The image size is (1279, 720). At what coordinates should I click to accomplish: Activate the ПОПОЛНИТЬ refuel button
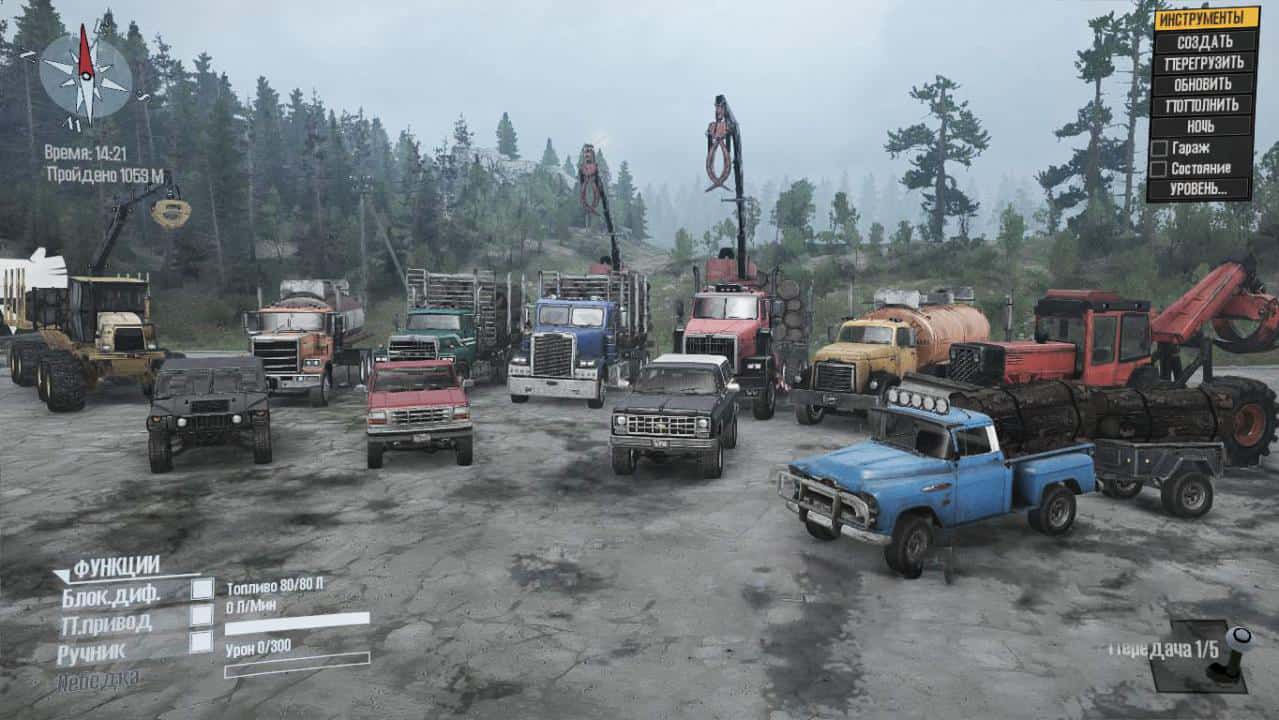coord(1203,105)
